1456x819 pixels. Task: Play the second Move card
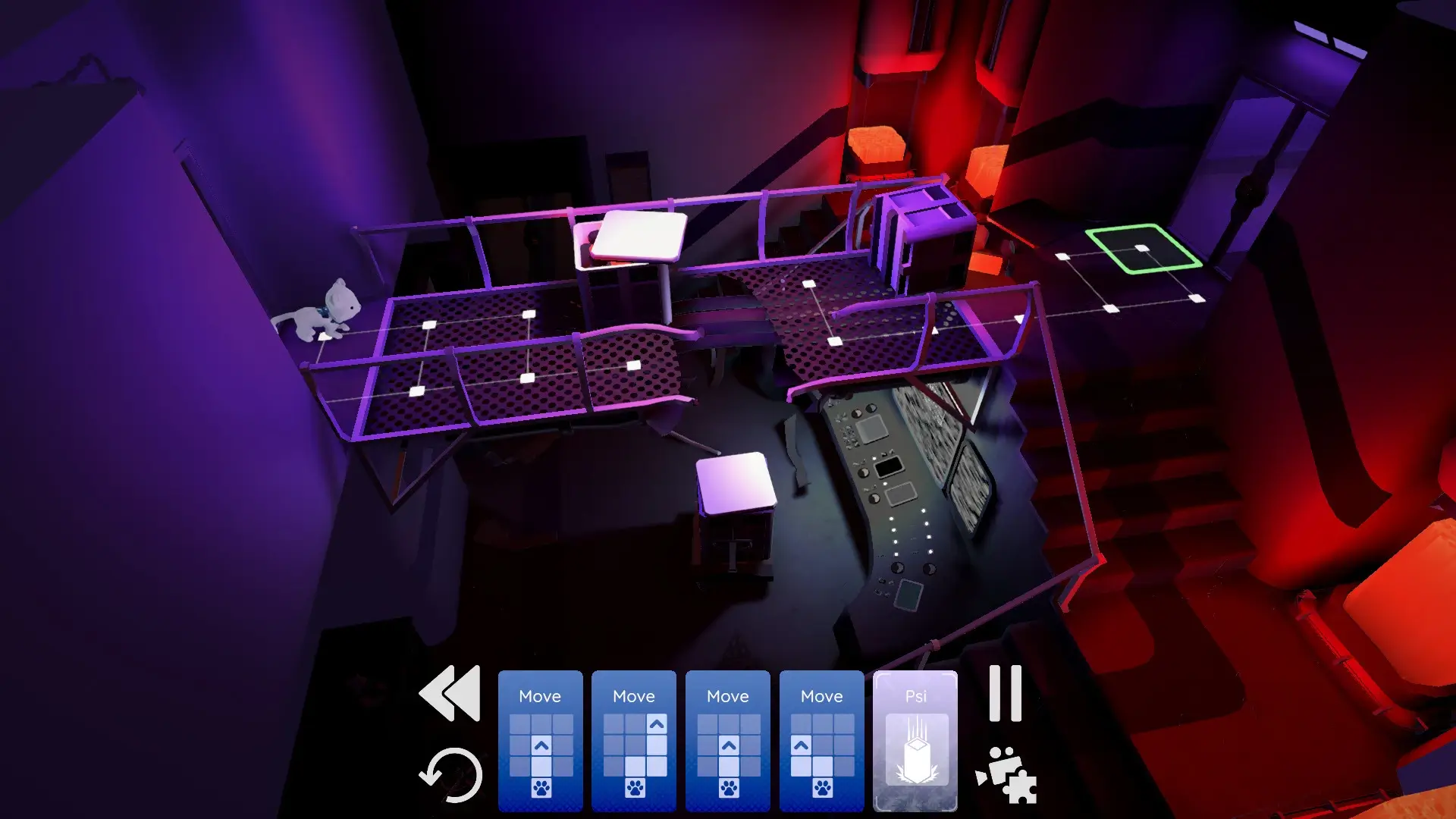(635, 696)
